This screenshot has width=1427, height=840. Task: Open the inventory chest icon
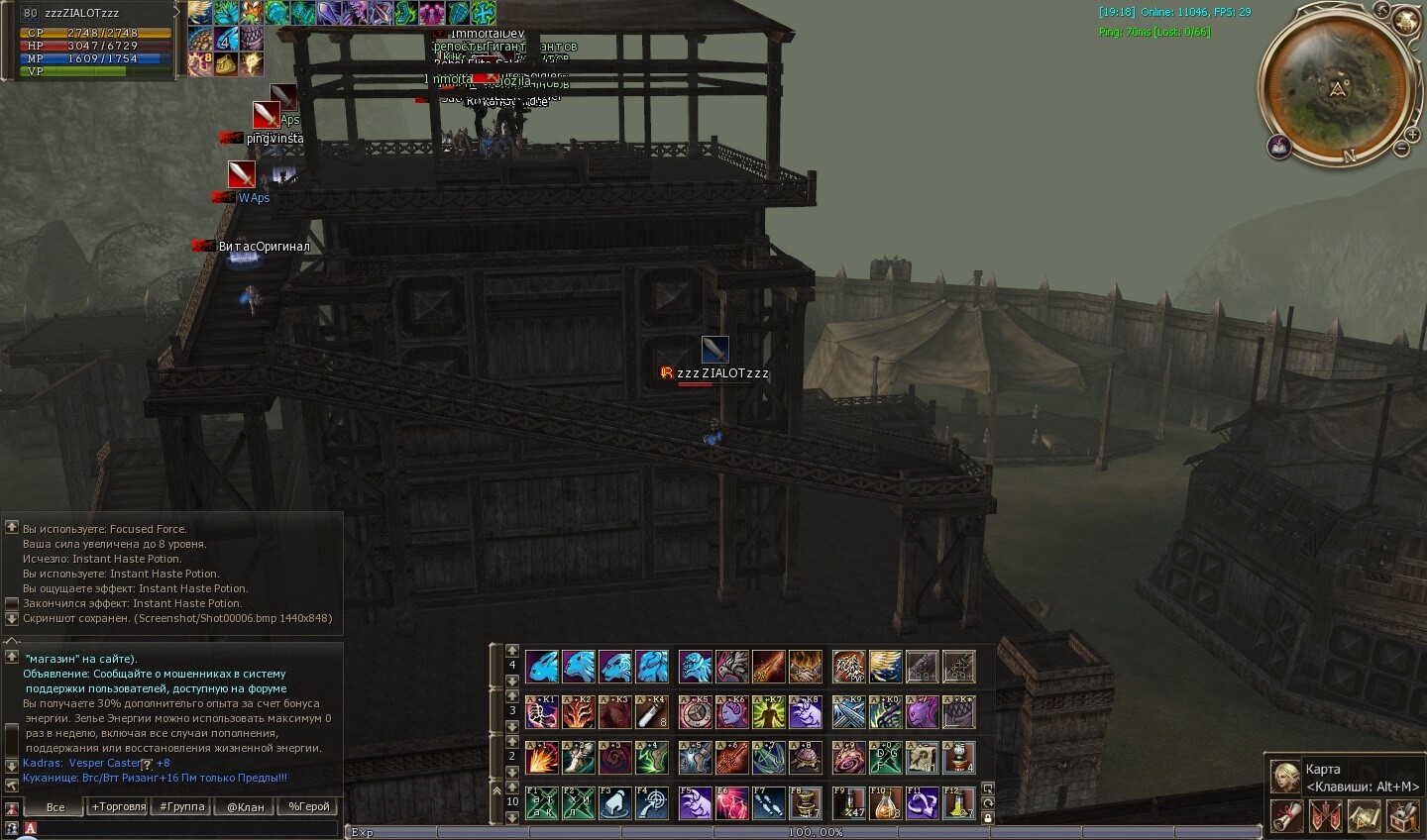(x=1403, y=816)
